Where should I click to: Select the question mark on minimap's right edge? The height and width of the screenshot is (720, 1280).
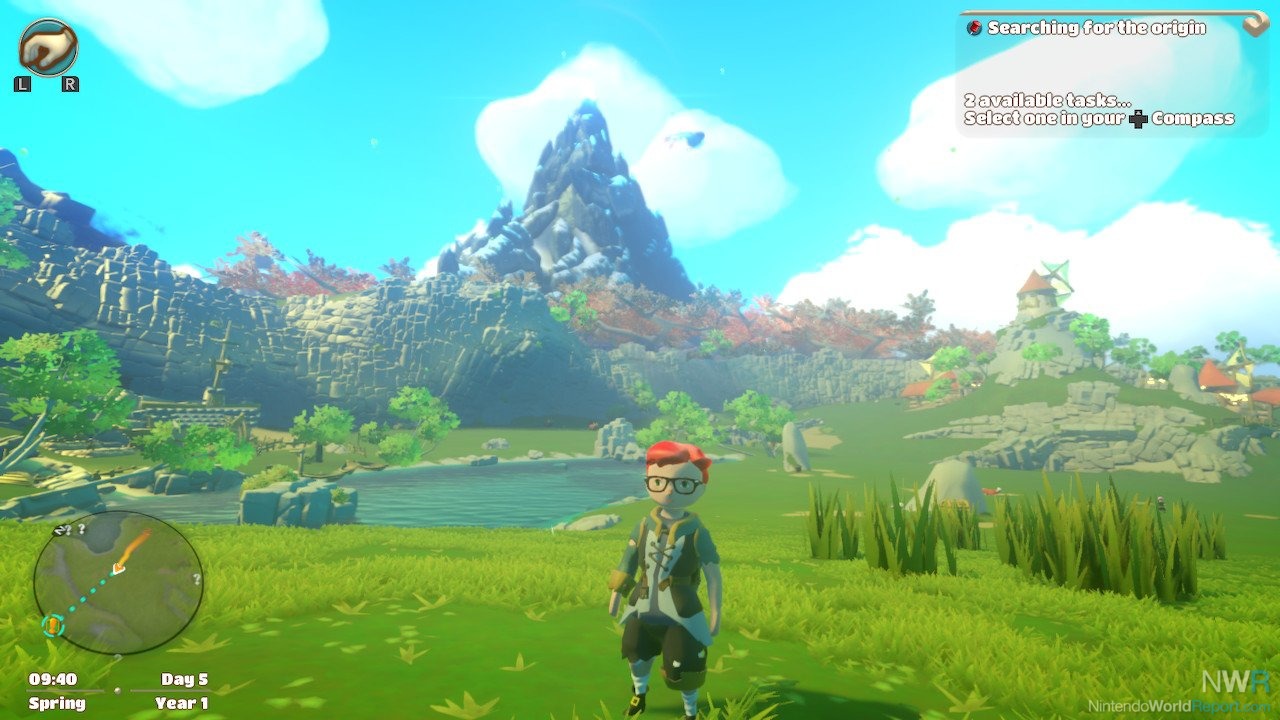pyautogui.click(x=197, y=579)
